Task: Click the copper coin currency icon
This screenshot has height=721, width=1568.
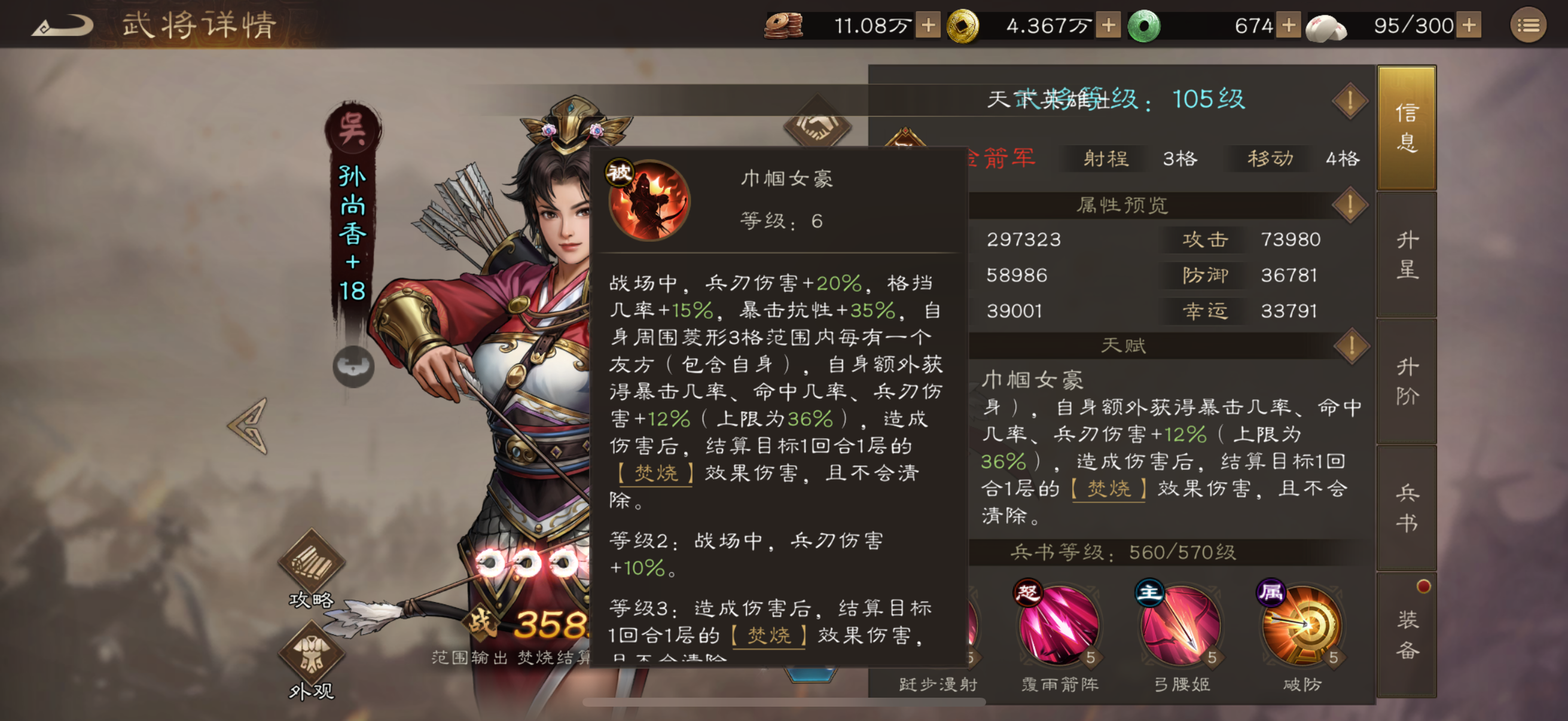Action: pyautogui.click(x=783, y=26)
